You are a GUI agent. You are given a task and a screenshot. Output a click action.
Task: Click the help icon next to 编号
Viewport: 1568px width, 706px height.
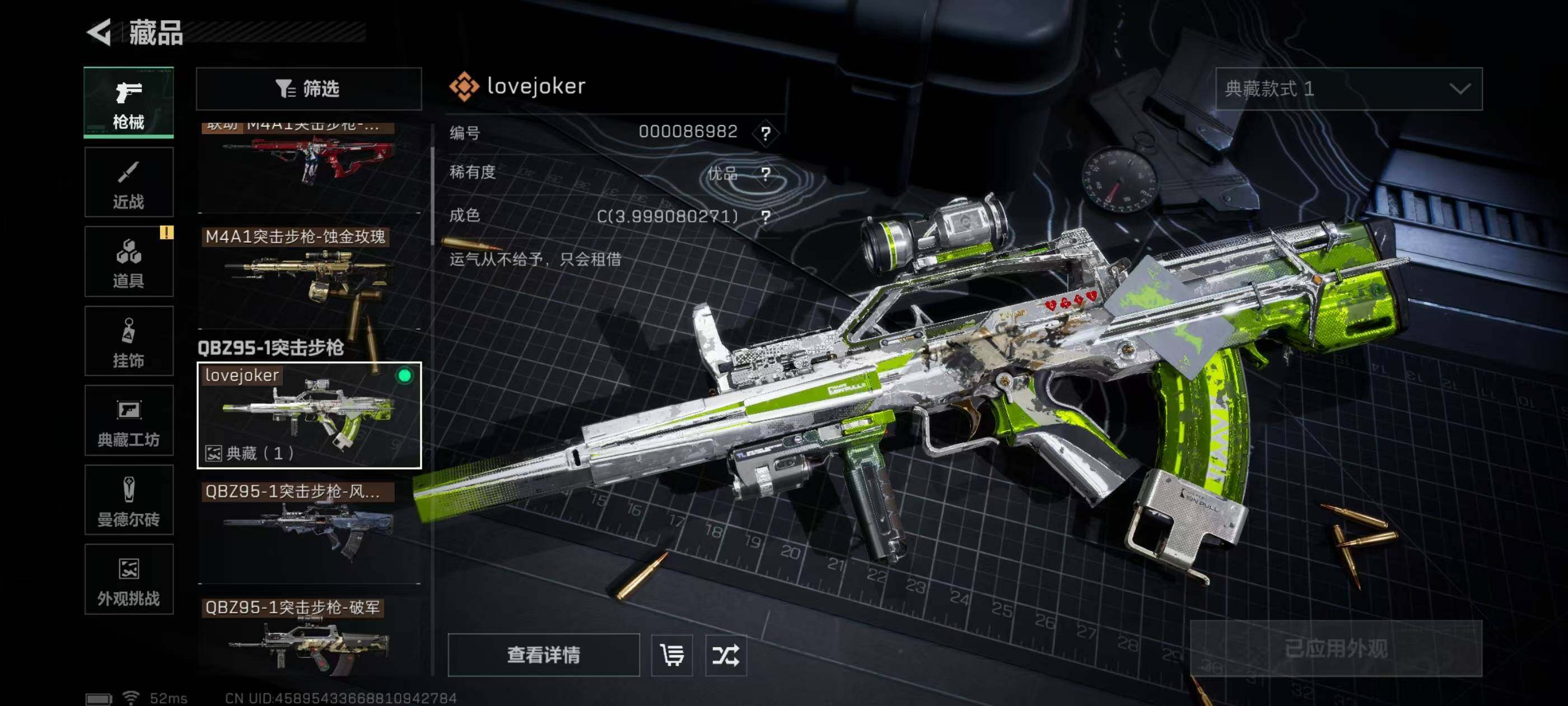click(766, 133)
